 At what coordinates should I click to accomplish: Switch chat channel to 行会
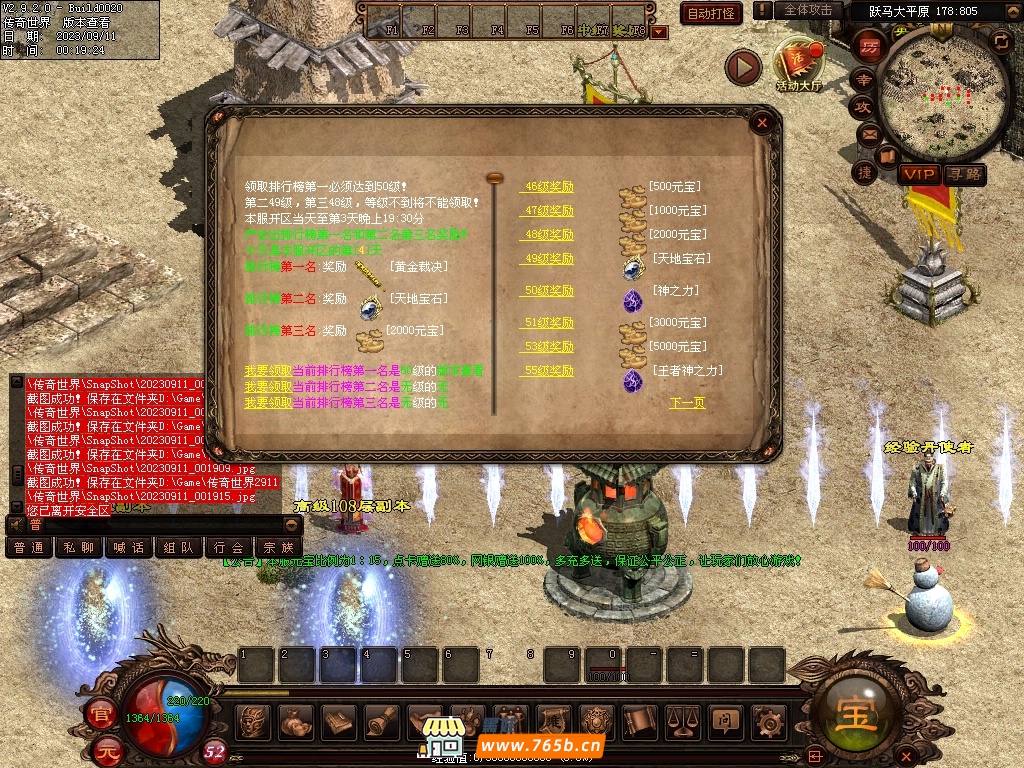coord(229,548)
